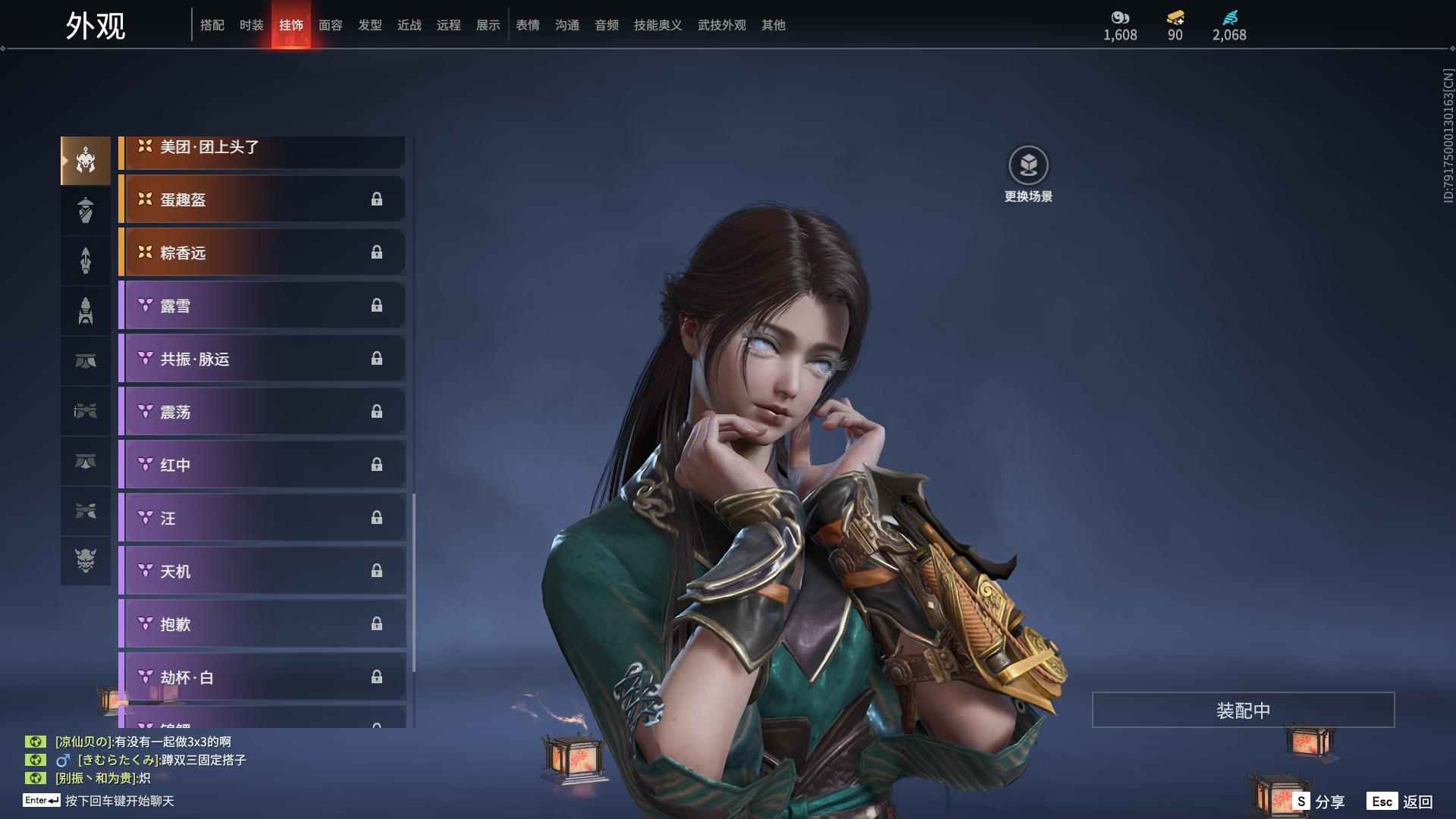Viewport: 1456px width, 819px height.
Task: Choose the 其他 tab
Action: coord(773,25)
